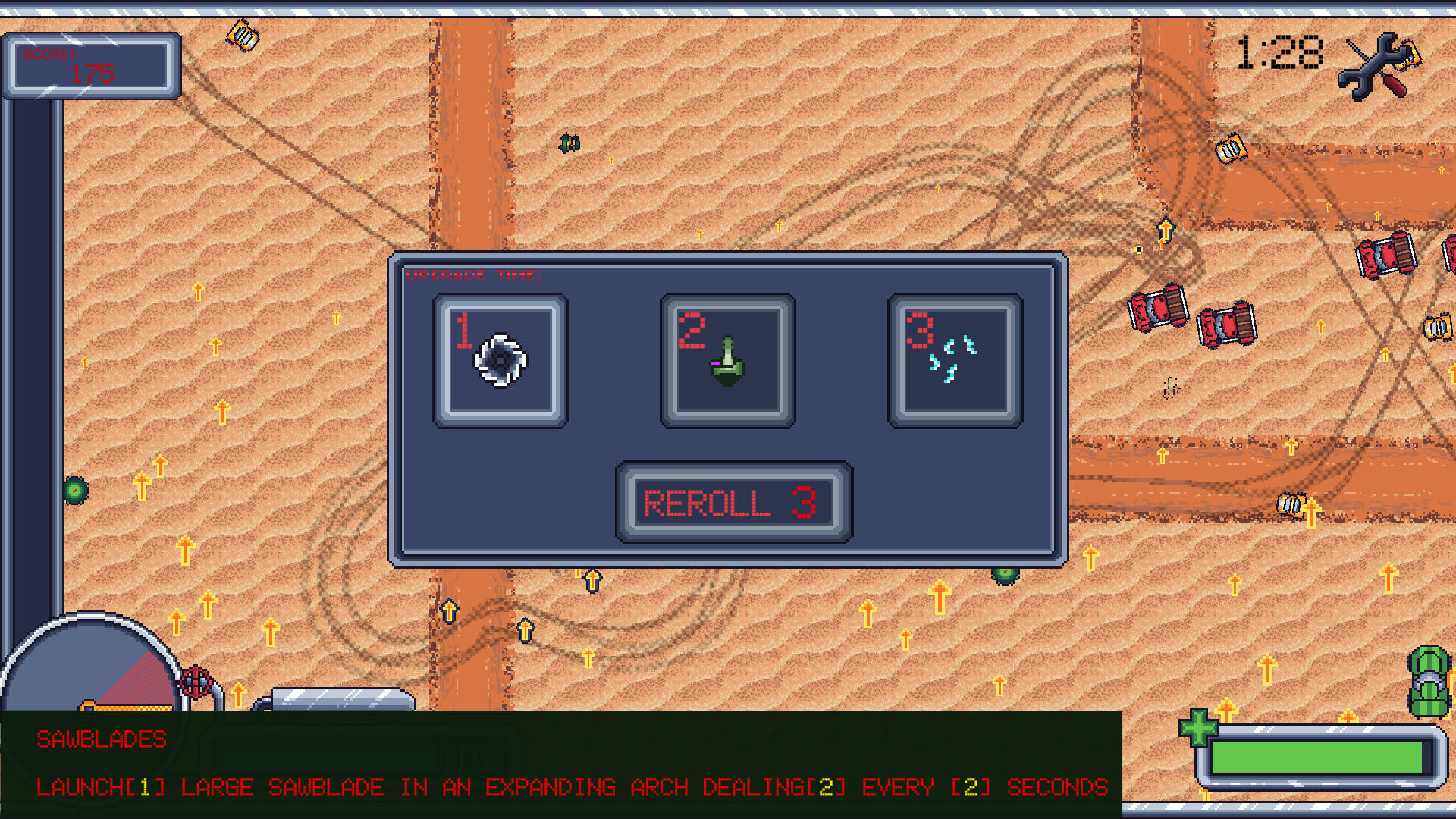Click the yellow taxi car near the top edge
Image resolution: width=1456 pixels, height=819 pixels.
coord(241,36)
